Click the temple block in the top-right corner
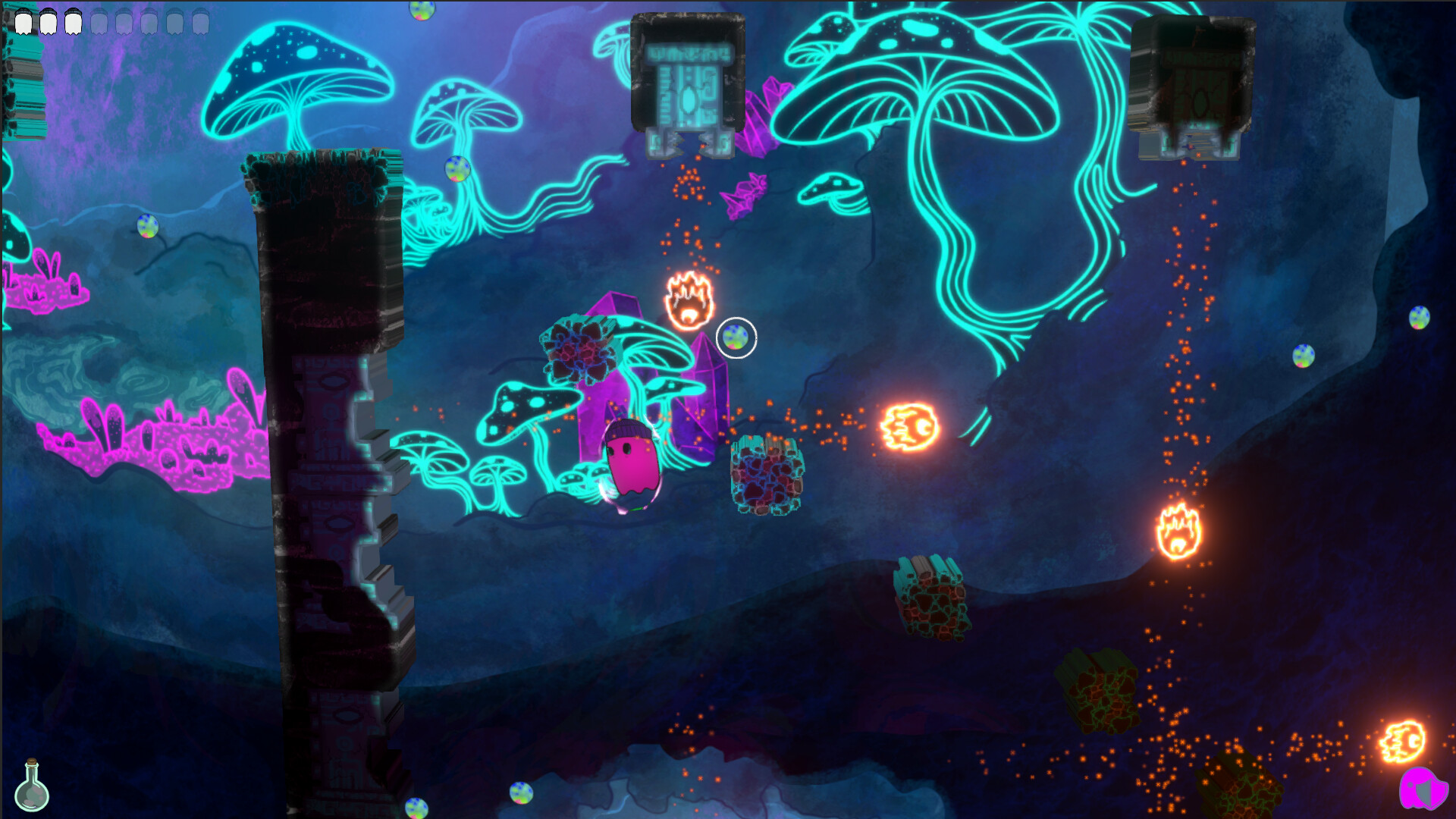 1195,83
